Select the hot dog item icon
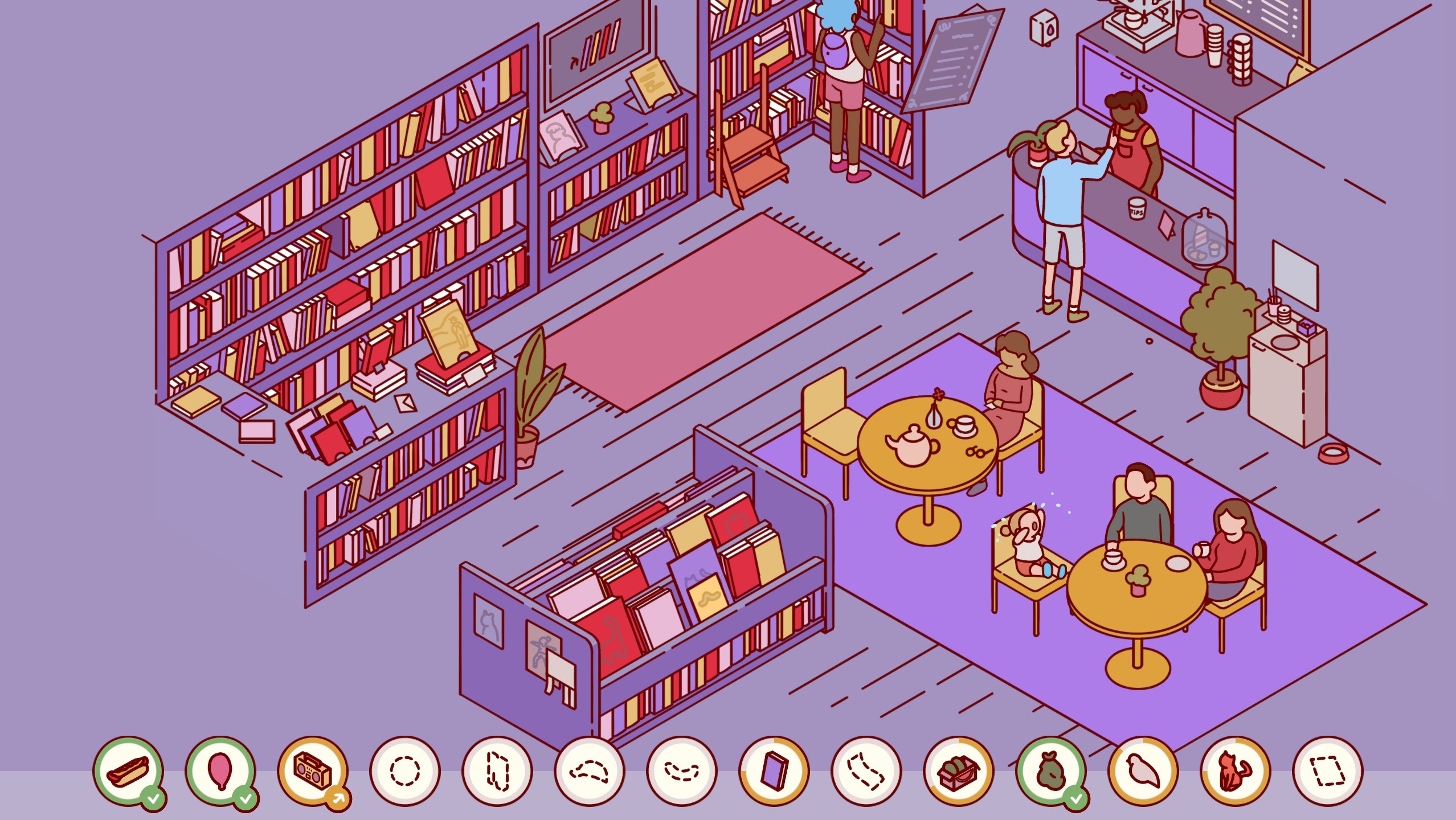This screenshot has height=820, width=1456. 129,771
